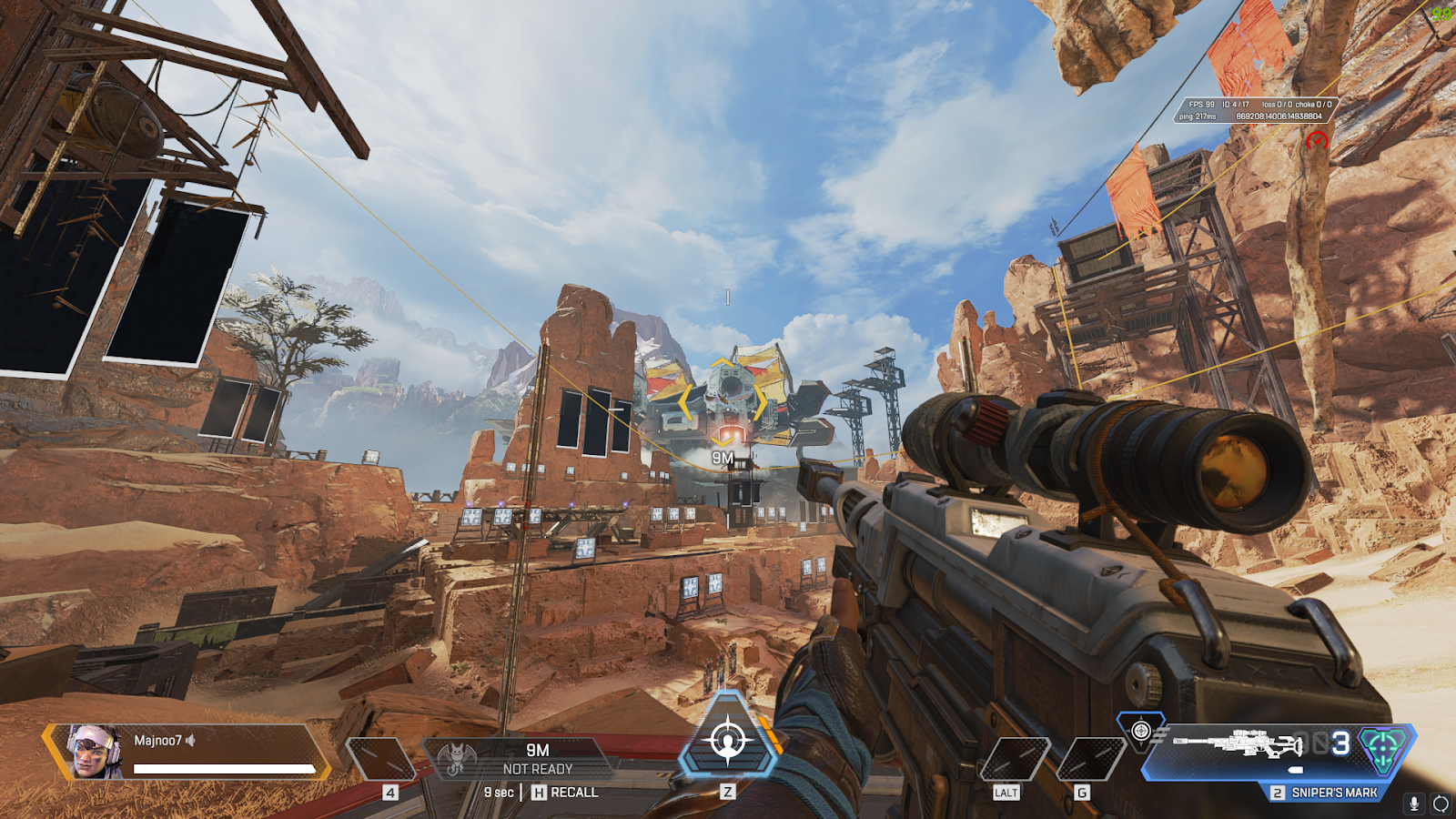Activate the Echo bat tactical ability
Viewport: 1456px width, 819px height.
pos(458,758)
